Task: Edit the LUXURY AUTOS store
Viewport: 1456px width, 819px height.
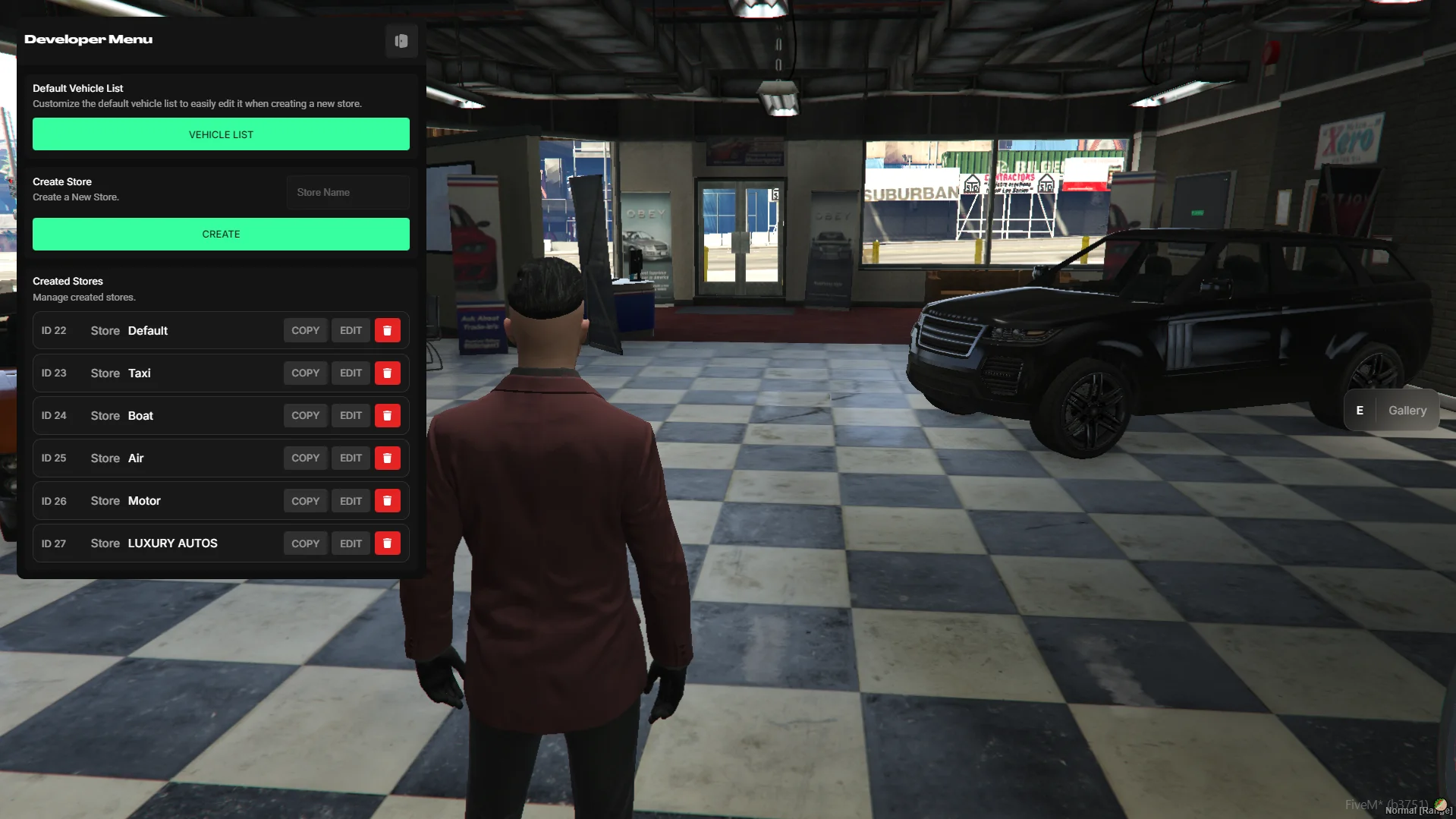Action: coord(351,543)
